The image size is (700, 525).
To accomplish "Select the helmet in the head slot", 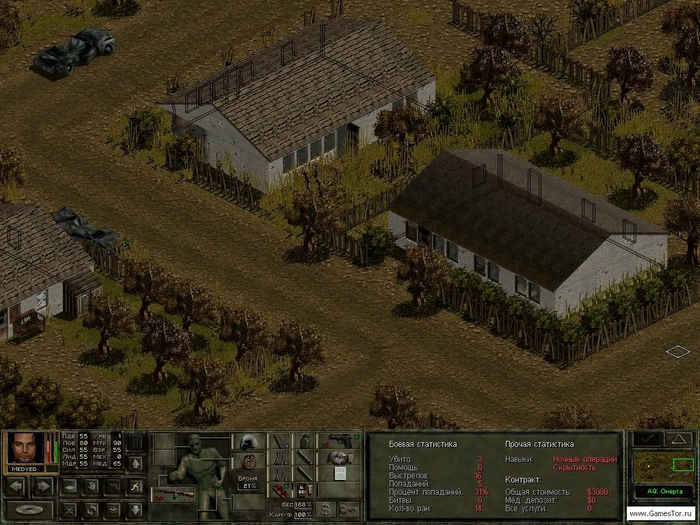I will click(248, 441).
